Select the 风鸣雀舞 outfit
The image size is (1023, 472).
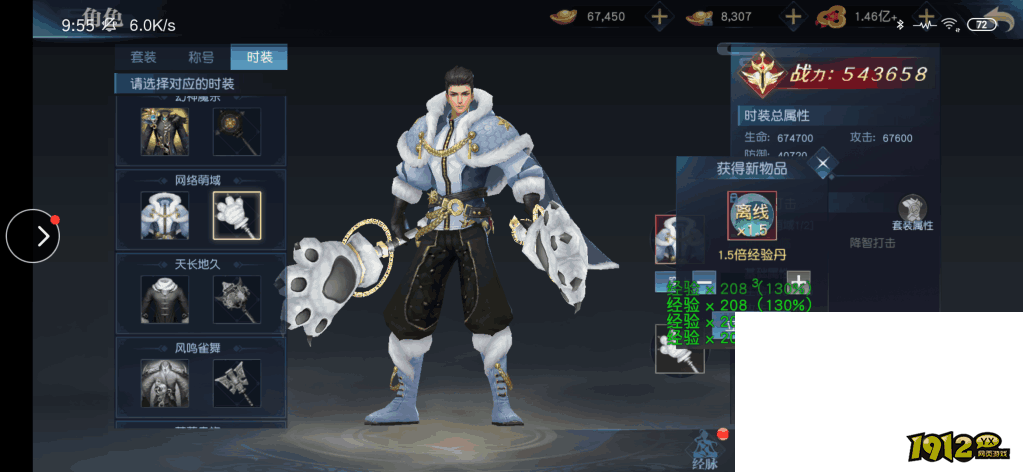[165, 384]
